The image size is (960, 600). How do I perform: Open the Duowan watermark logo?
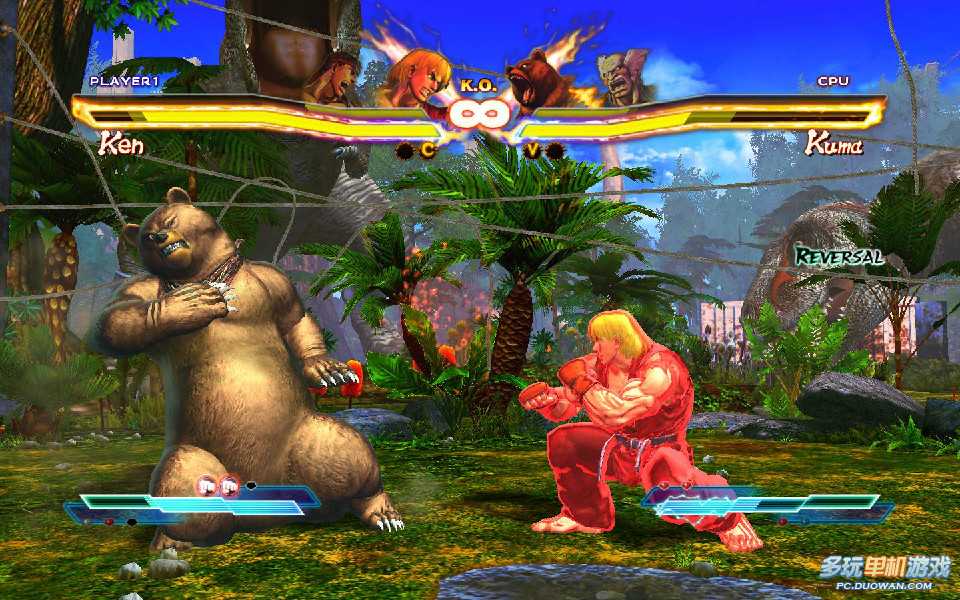[x=884, y=571]
